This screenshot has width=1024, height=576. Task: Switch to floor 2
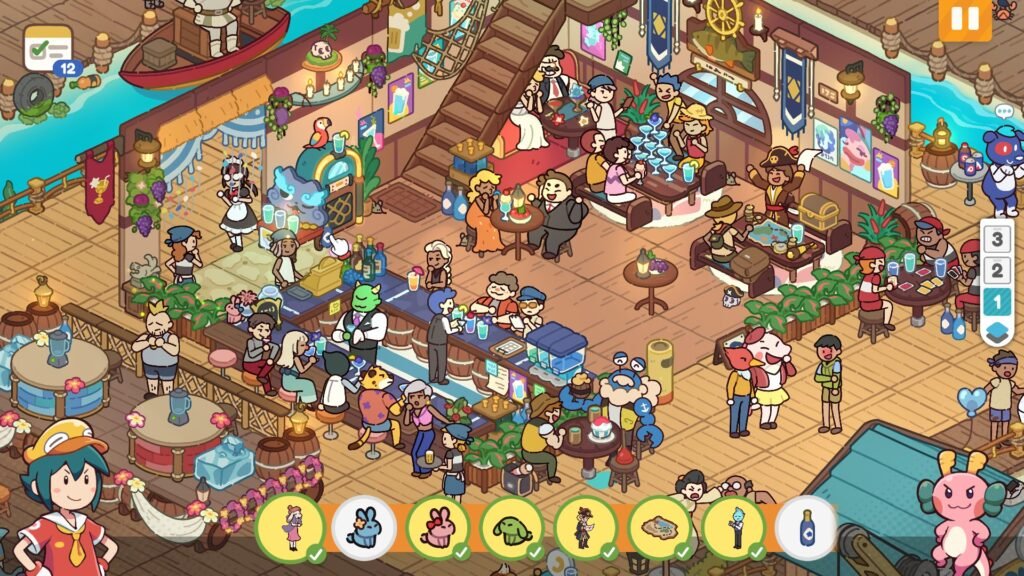click(996, 270)
